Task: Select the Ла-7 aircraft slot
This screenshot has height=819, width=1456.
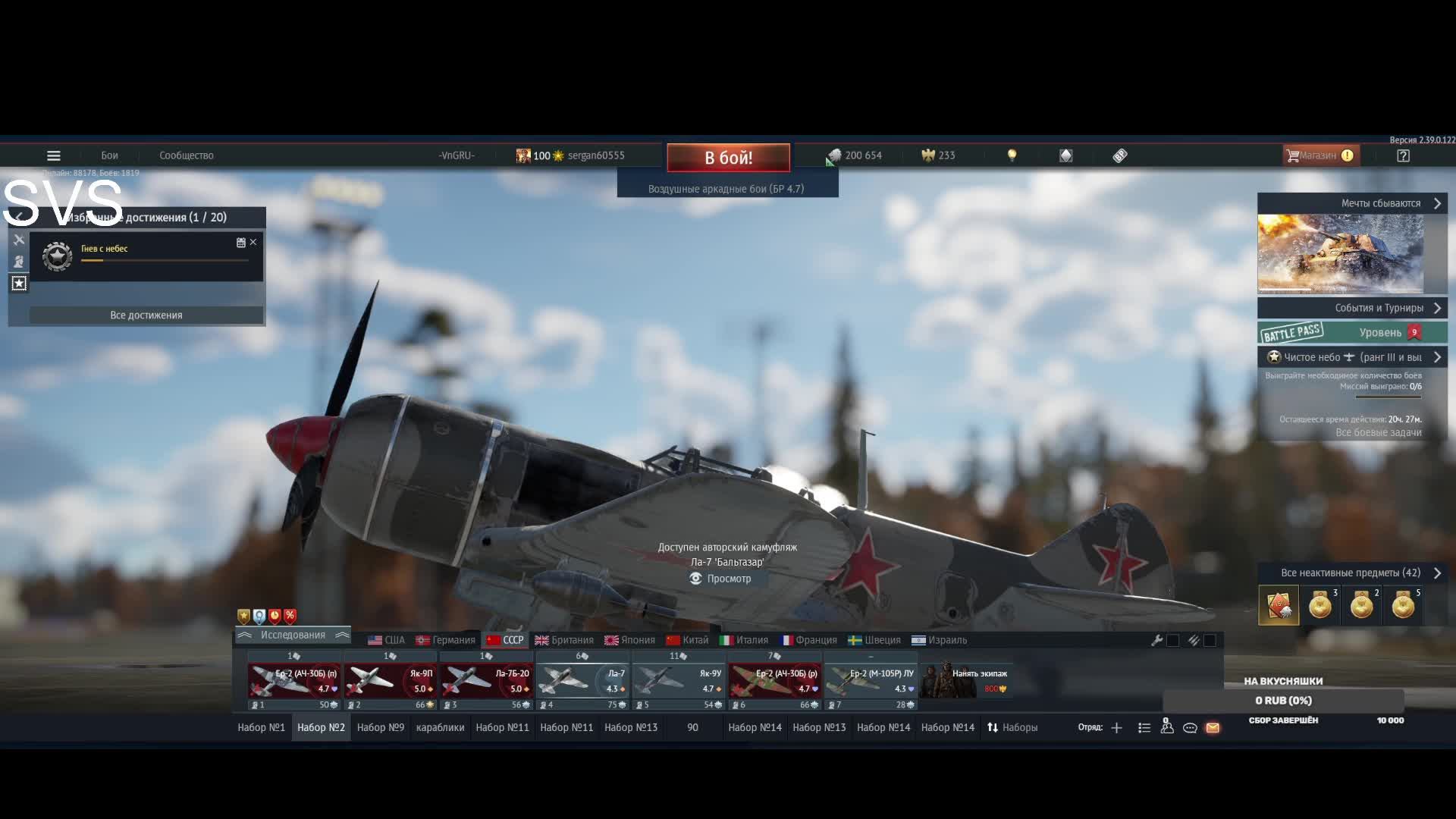Action: 582,680
